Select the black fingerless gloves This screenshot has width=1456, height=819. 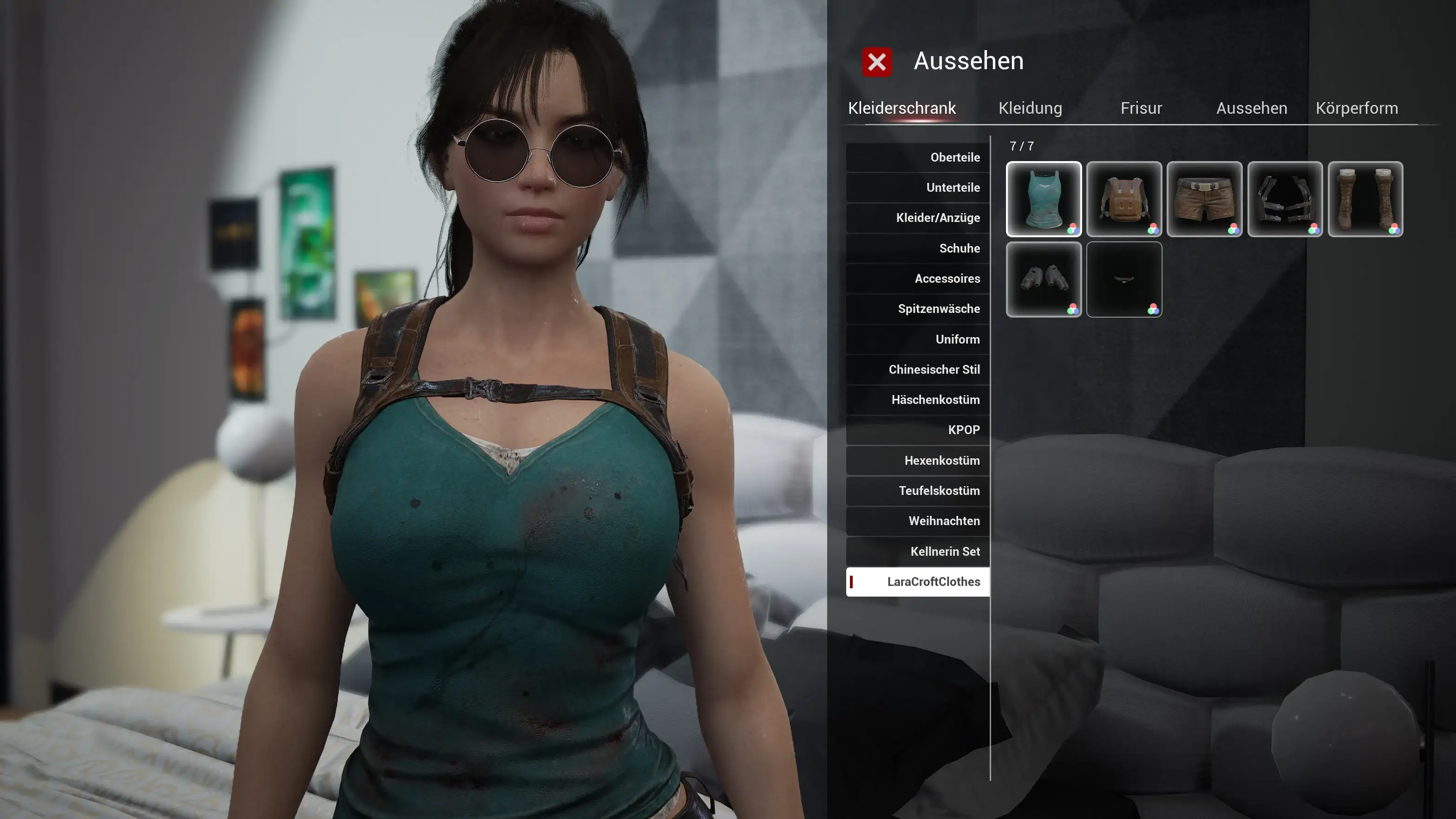tap(1044, 280)
